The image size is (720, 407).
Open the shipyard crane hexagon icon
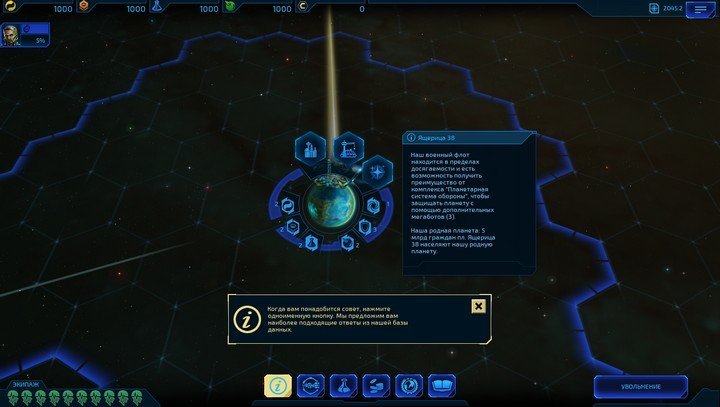(348, 147)
